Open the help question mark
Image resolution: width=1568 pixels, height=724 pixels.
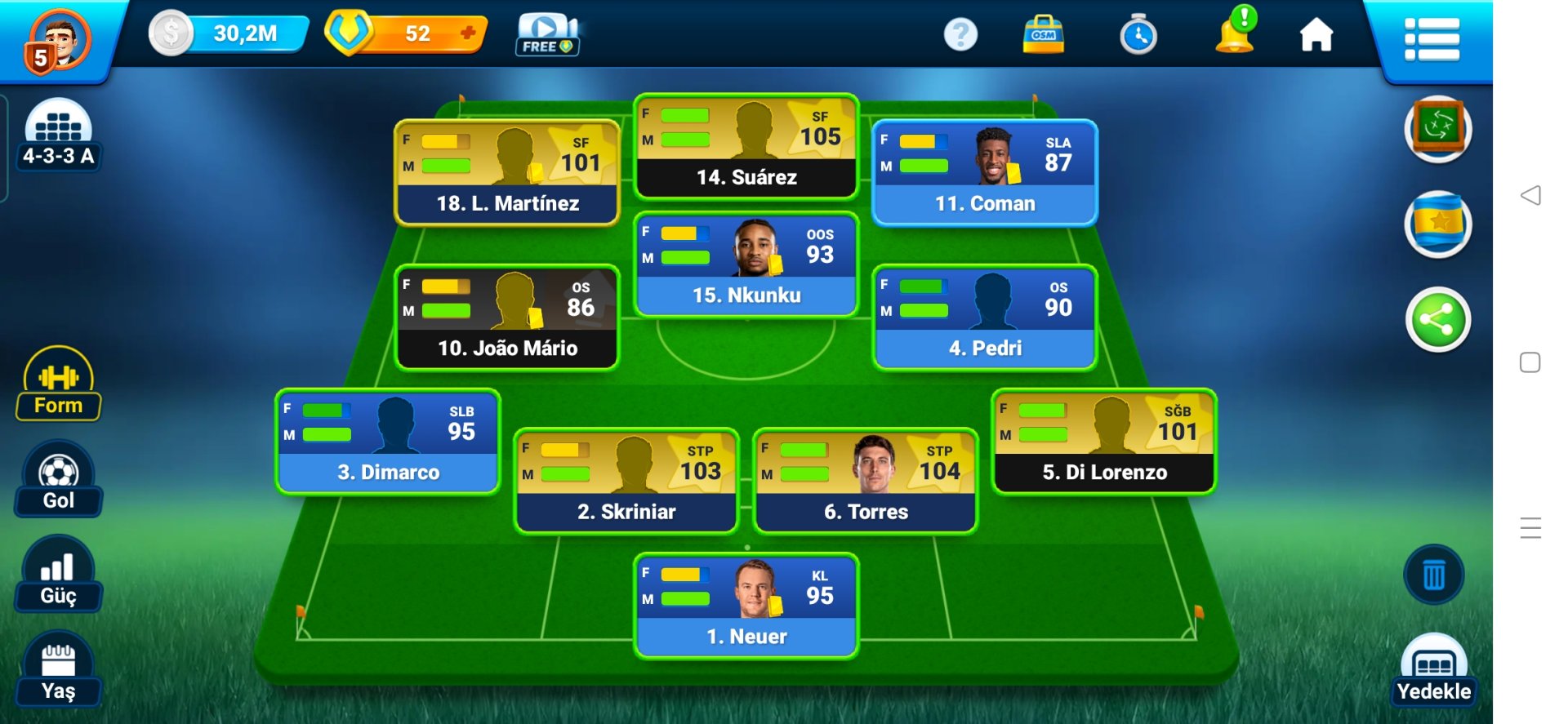click(x=960, y=35)
